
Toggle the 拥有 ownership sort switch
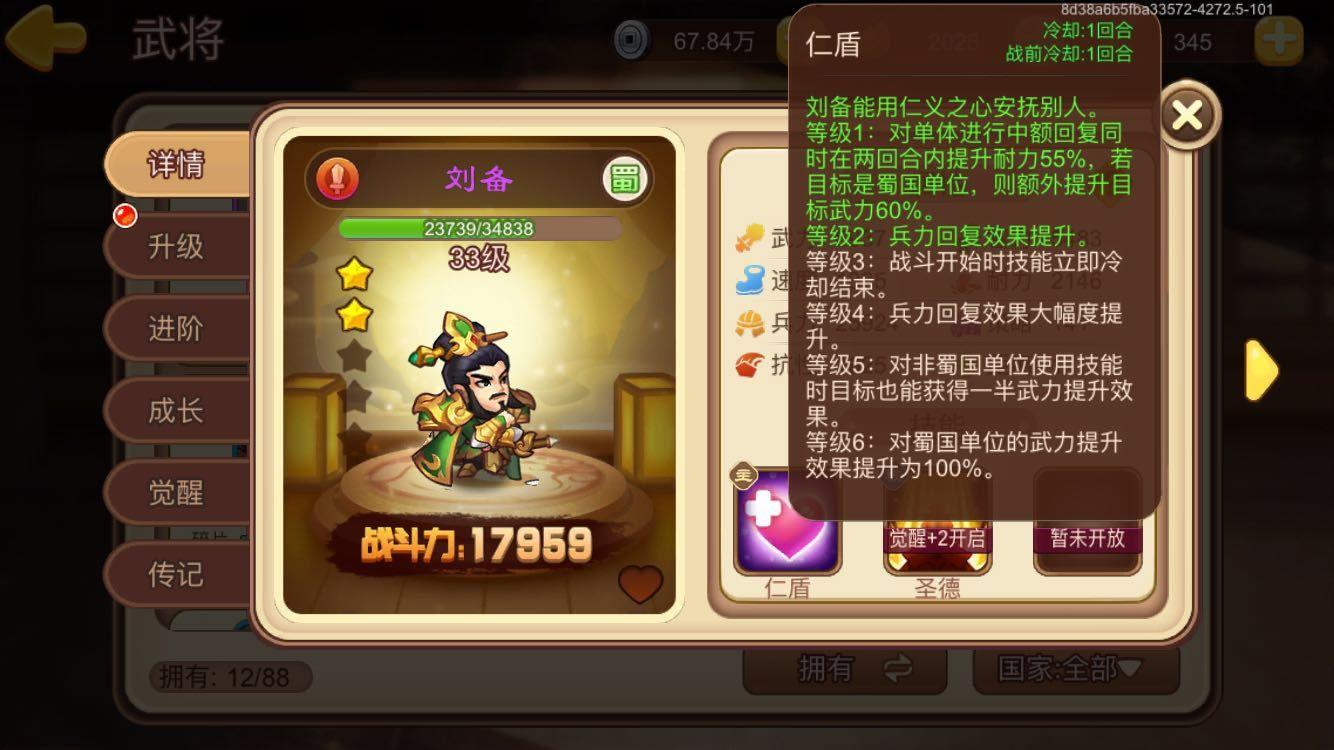(x=845, y=670)
